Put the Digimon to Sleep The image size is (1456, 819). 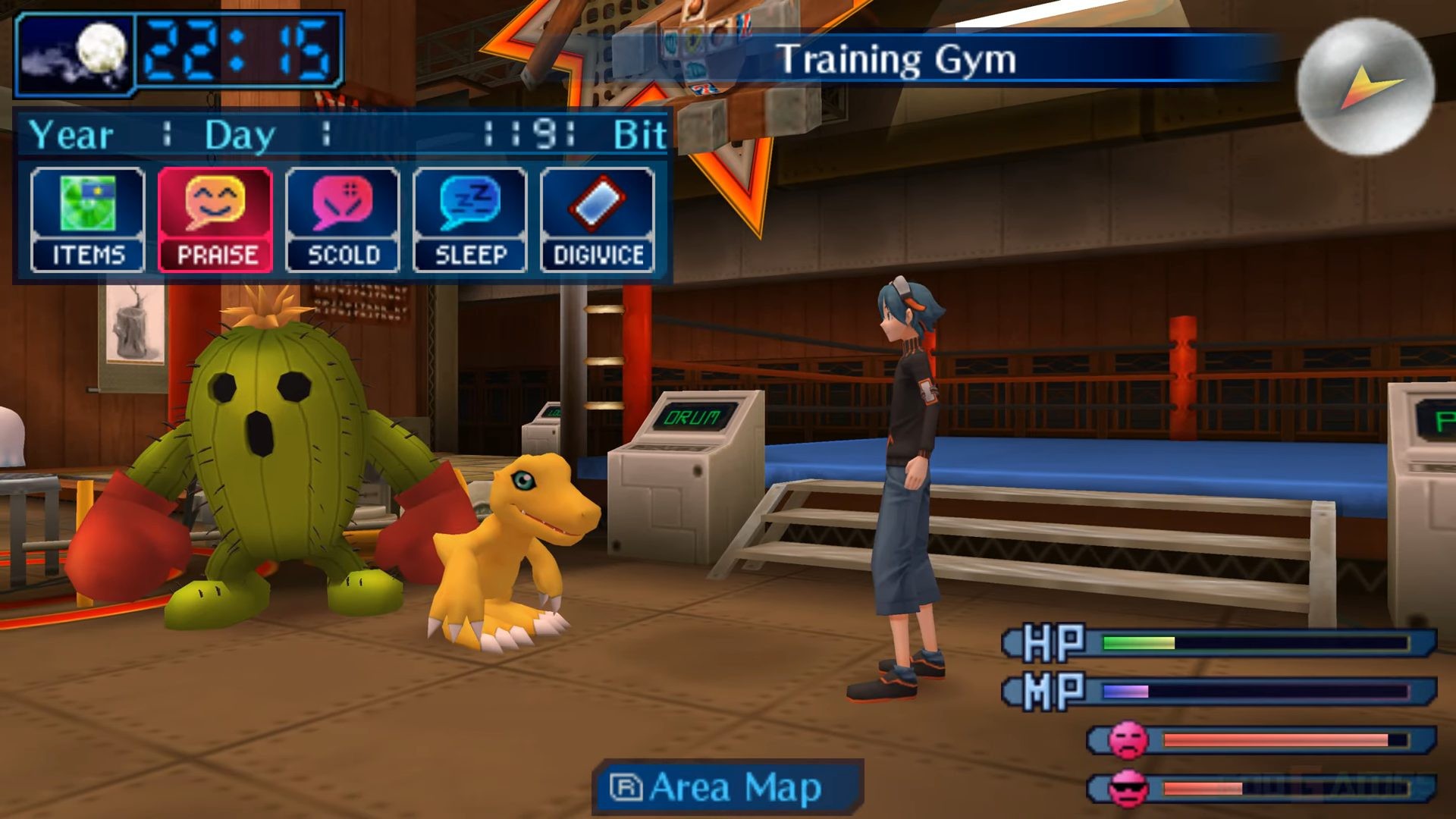pos(470,220)
